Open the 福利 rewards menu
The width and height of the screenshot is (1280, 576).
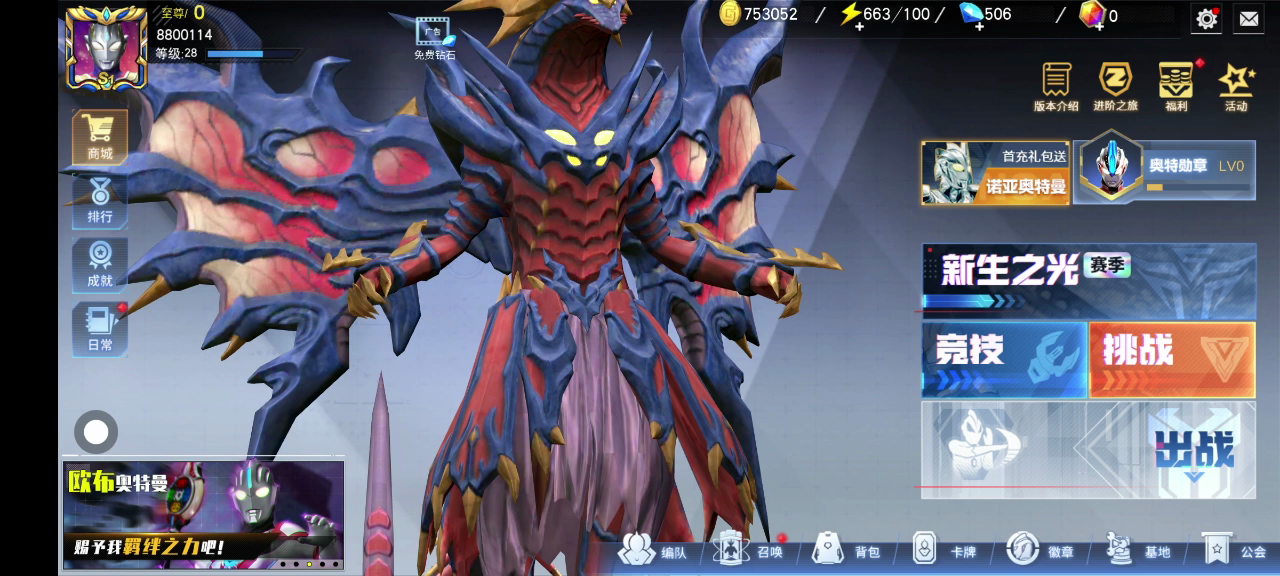1176,86
